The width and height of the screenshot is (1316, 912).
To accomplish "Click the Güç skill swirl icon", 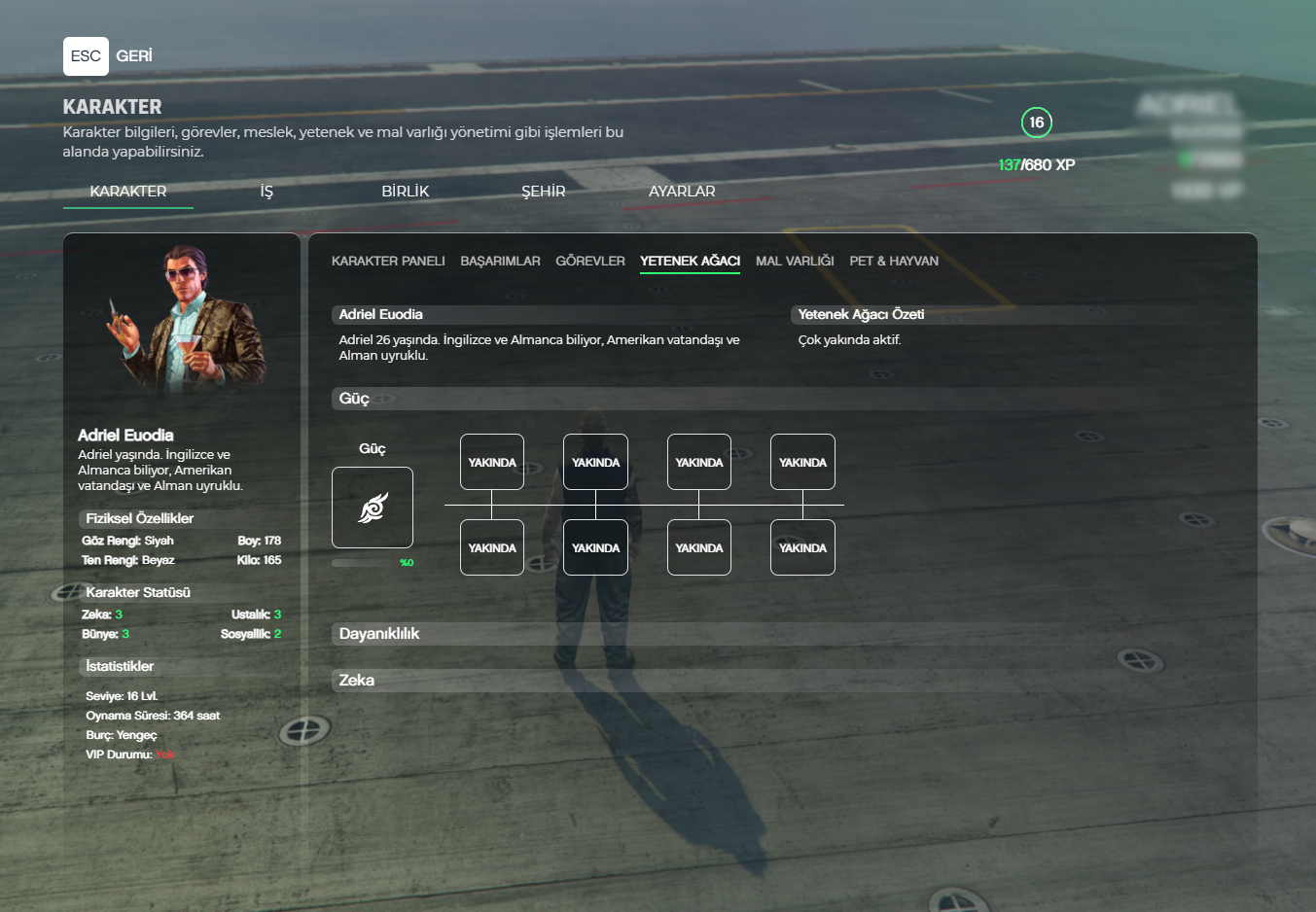I will pos(373,508).
